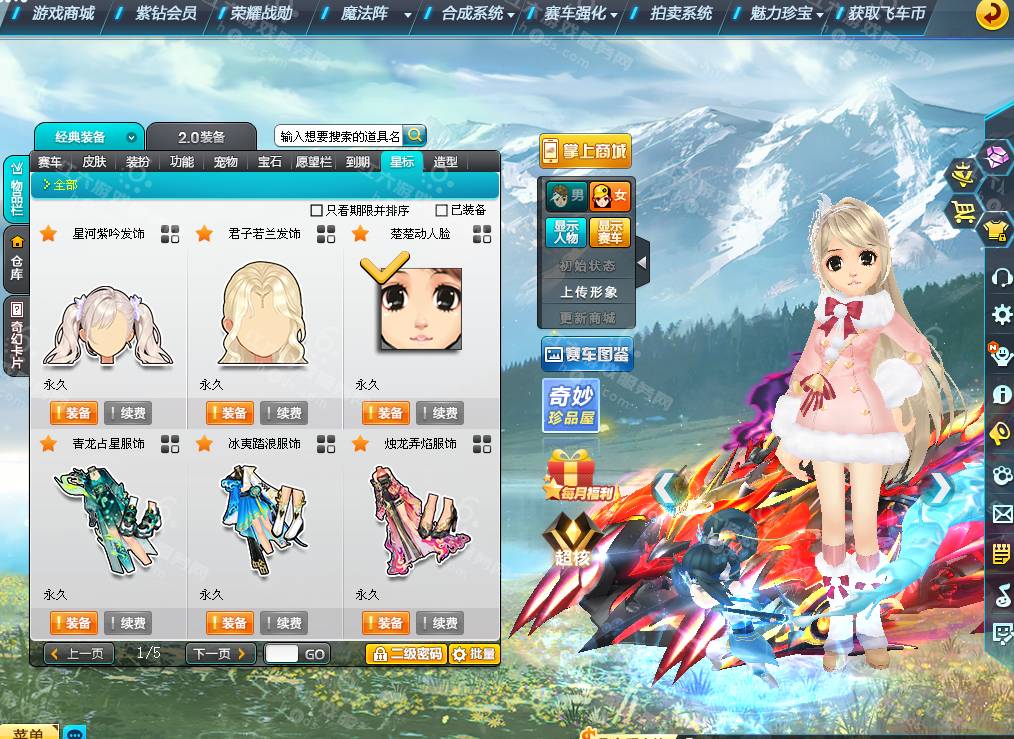Screen dimensions: 1014x739
Task: Switch to the 宝石 category tab
Action: [269, 162]
